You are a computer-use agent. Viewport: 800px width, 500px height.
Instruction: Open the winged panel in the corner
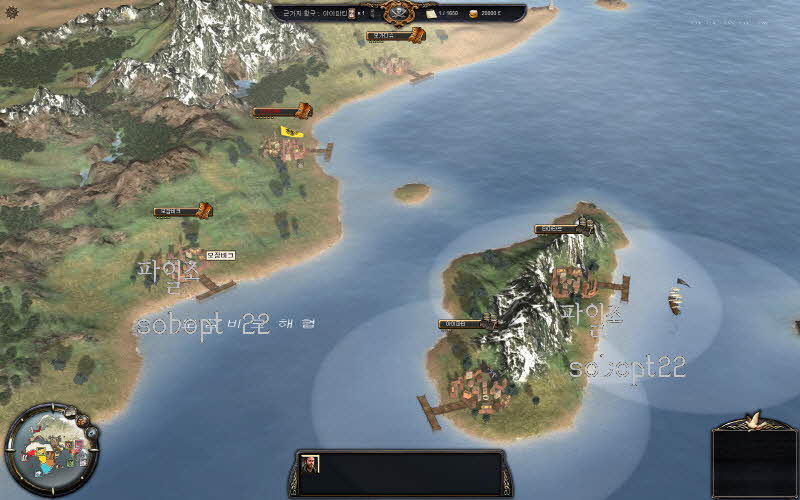point(755,455)
